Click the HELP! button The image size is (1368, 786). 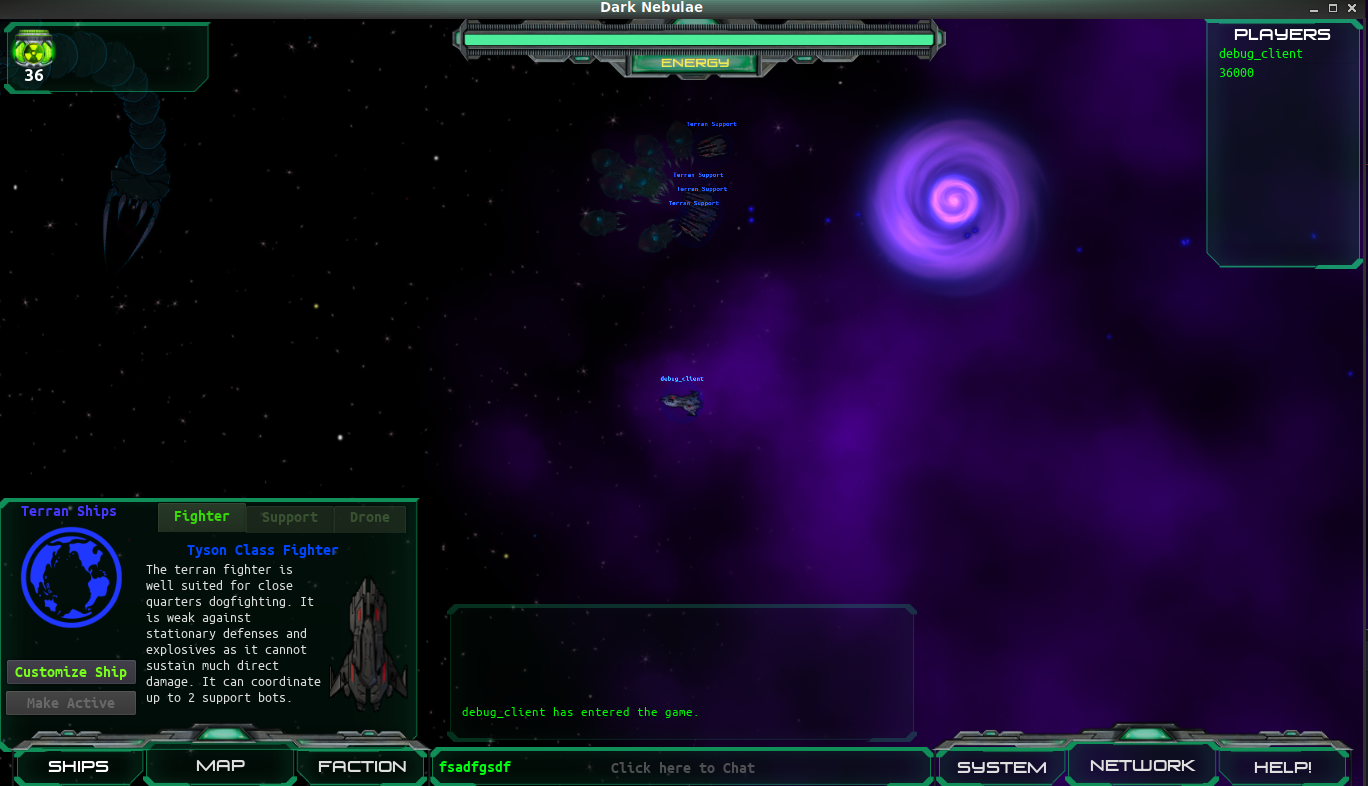tap(1283, 767)
